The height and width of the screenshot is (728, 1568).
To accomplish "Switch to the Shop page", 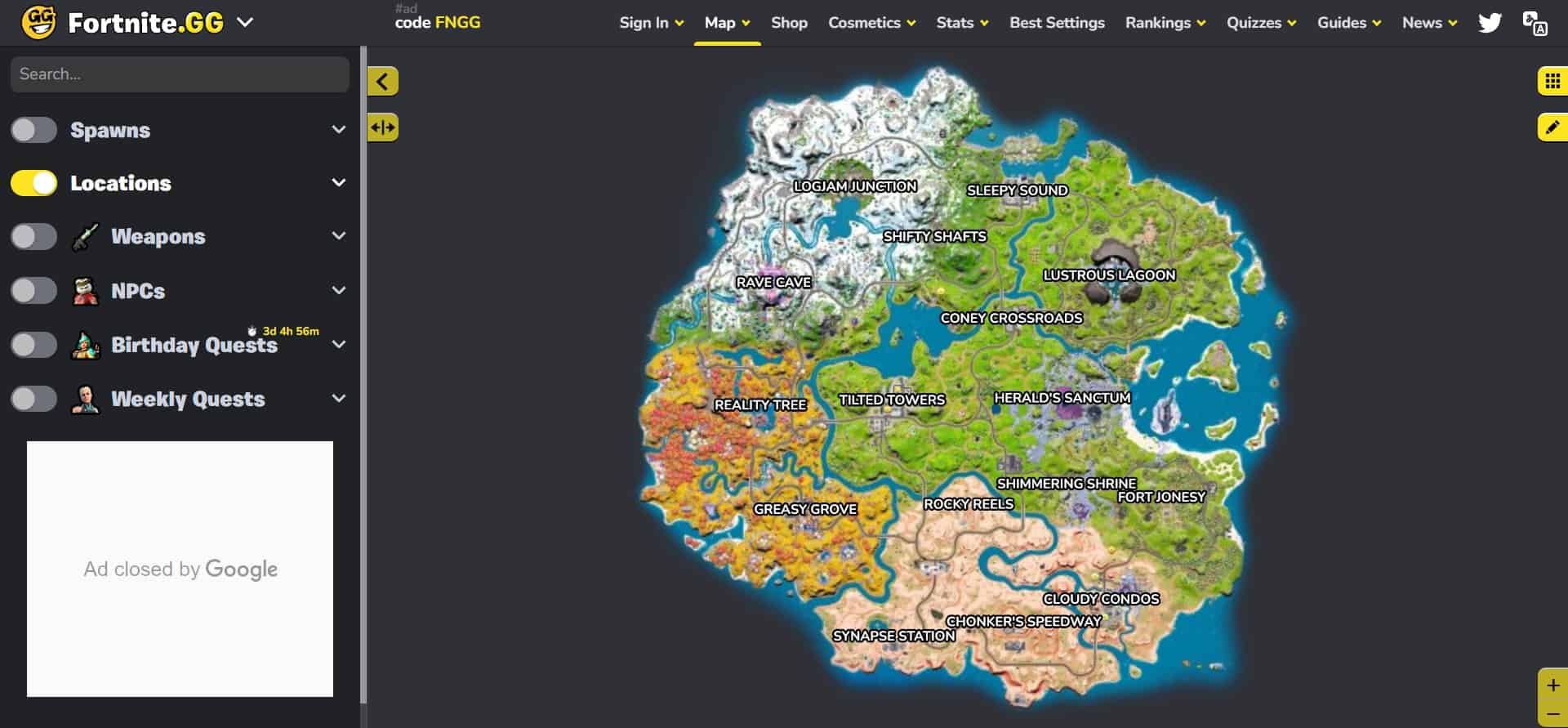I will [788, 22].
